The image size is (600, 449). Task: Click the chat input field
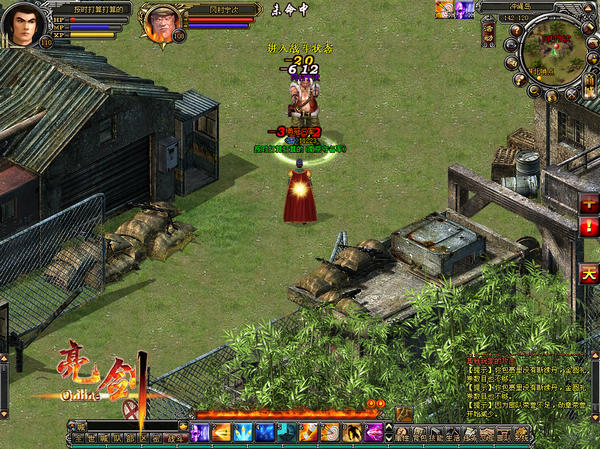click(x=125, y=425)
